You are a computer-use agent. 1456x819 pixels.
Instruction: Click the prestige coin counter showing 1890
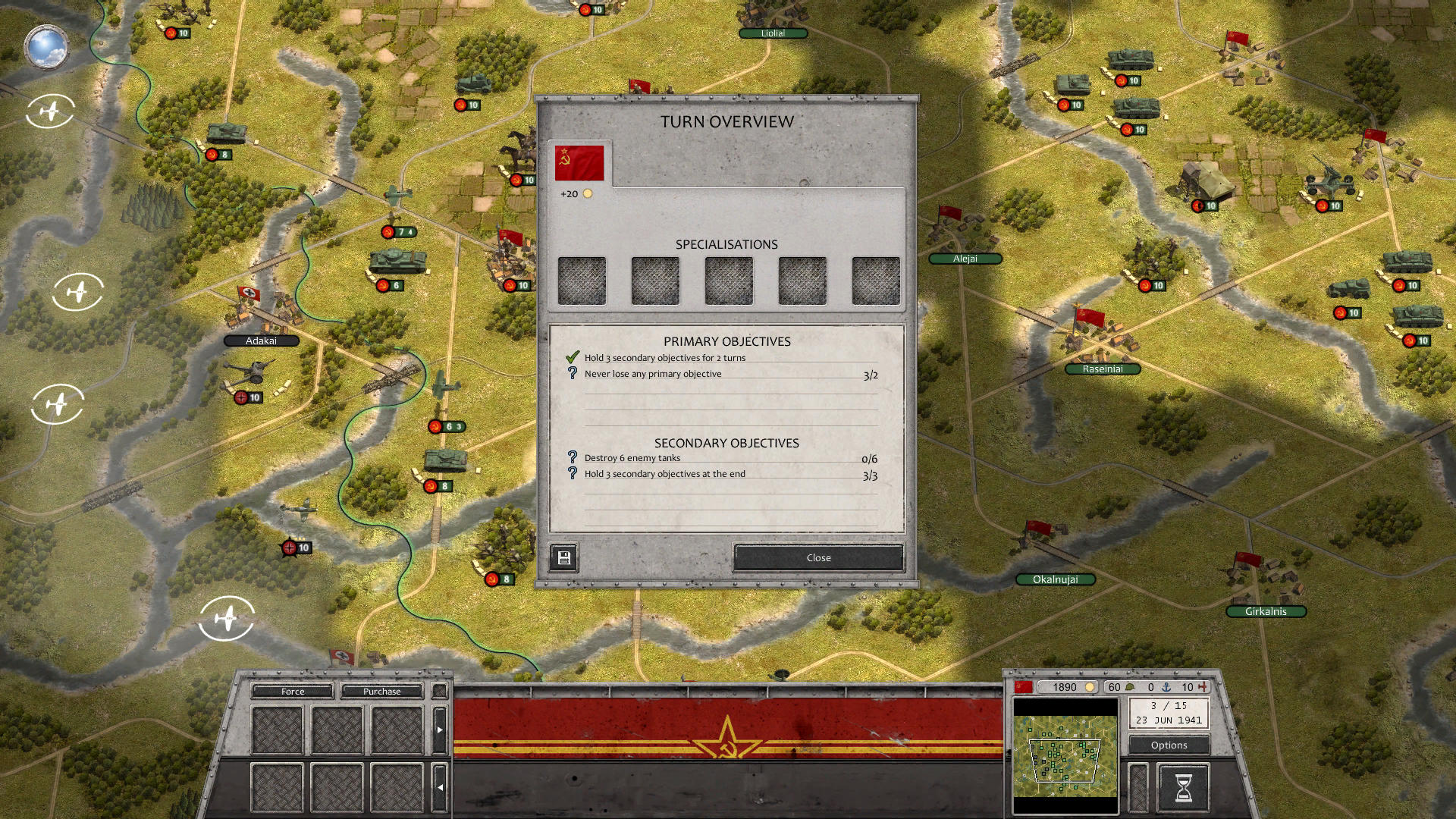[x=1065, y=687]
